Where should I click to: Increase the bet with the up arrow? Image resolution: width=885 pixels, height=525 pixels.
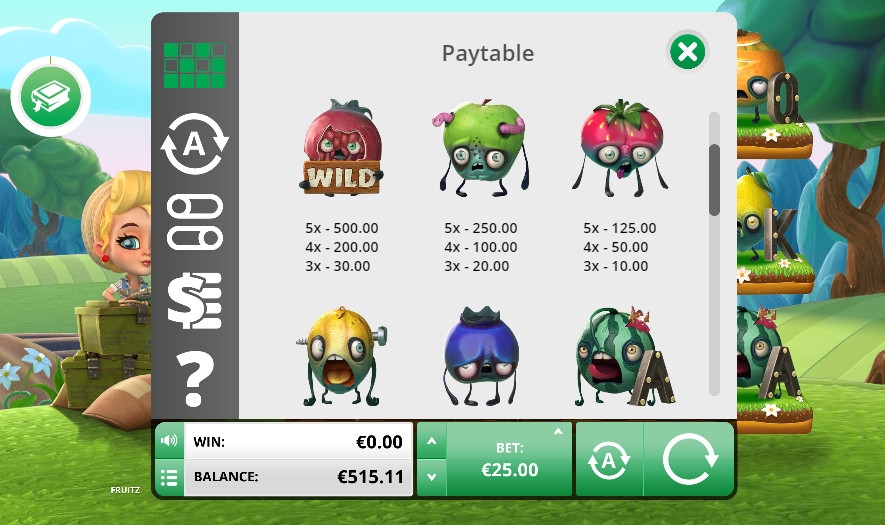[431, 440]
